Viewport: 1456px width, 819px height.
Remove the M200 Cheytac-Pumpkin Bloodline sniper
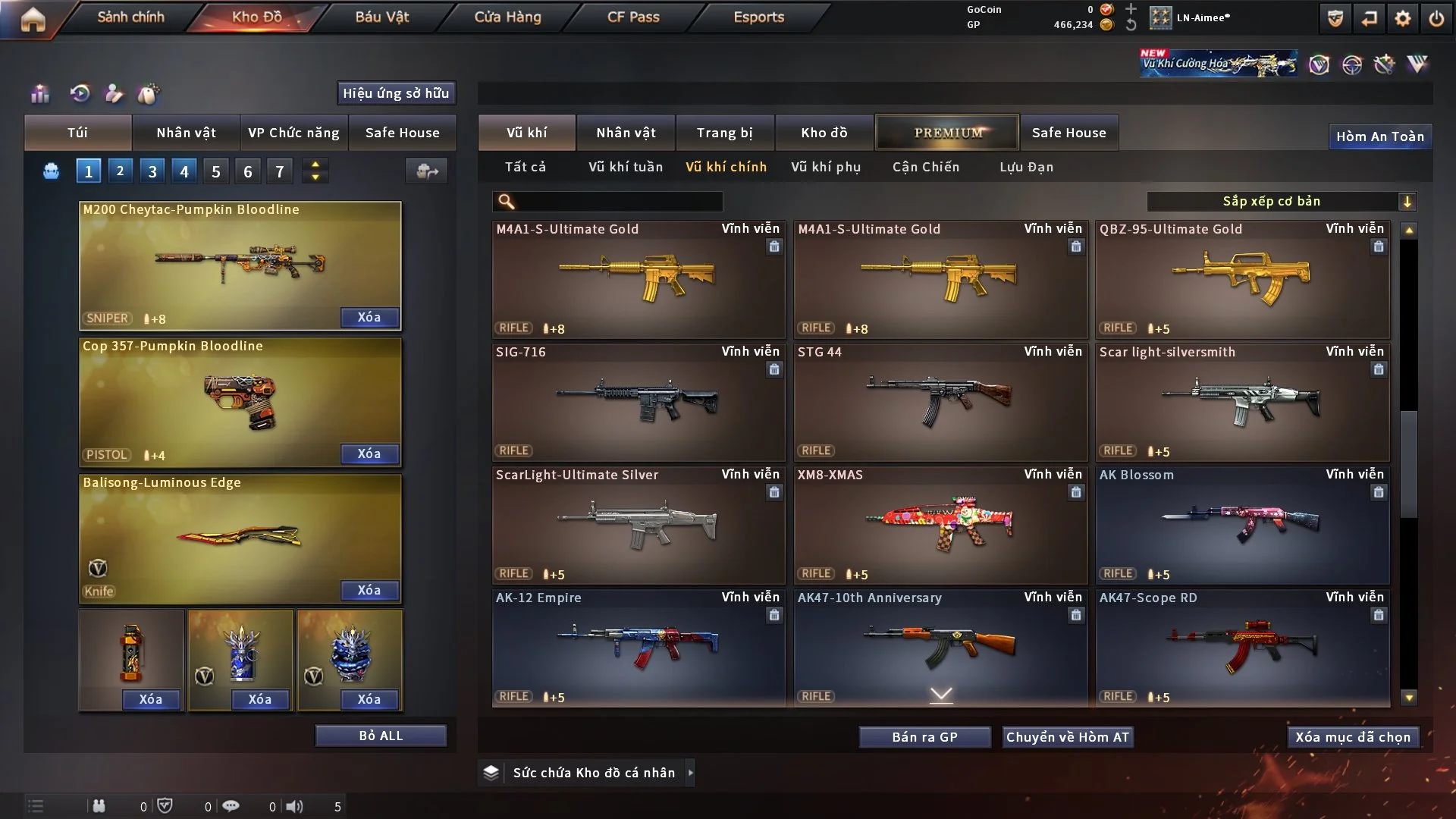pyautogui.click(x=369, y=317)
